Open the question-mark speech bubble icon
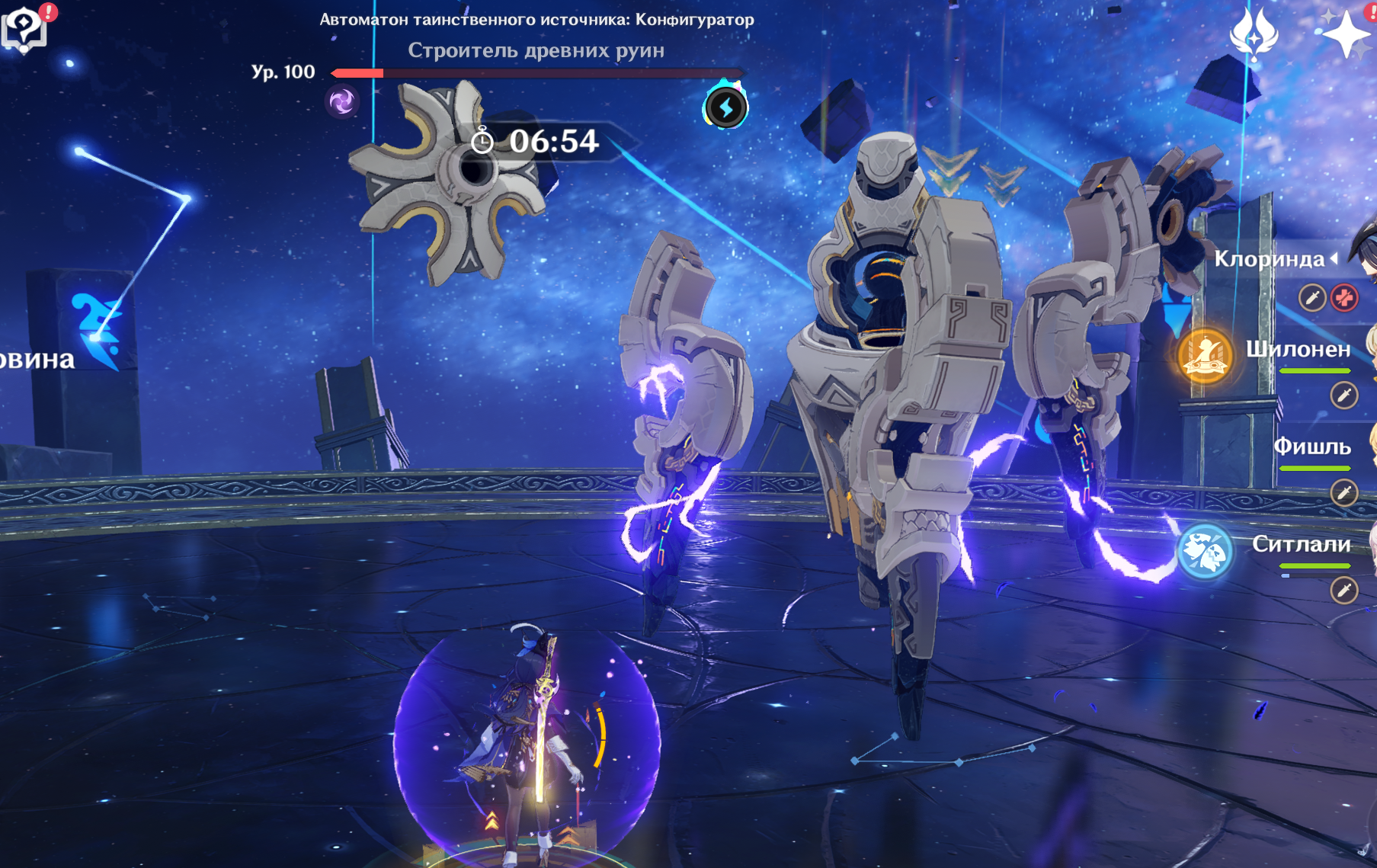The image size is (1377, 868). pos(24,29)
